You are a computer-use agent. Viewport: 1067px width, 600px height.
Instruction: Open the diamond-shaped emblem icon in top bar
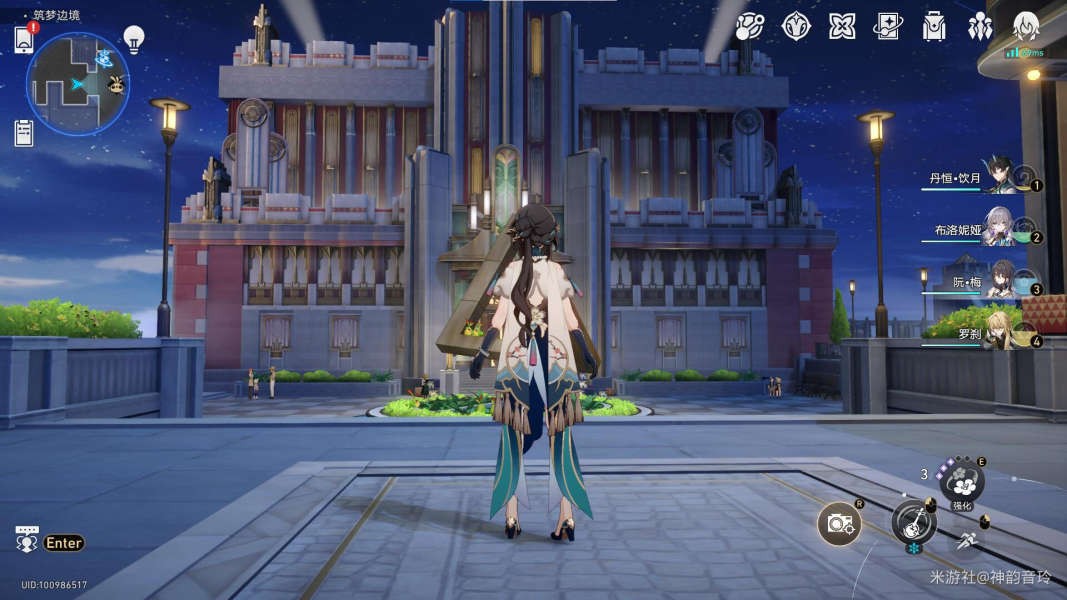click(x=796, y=27)
